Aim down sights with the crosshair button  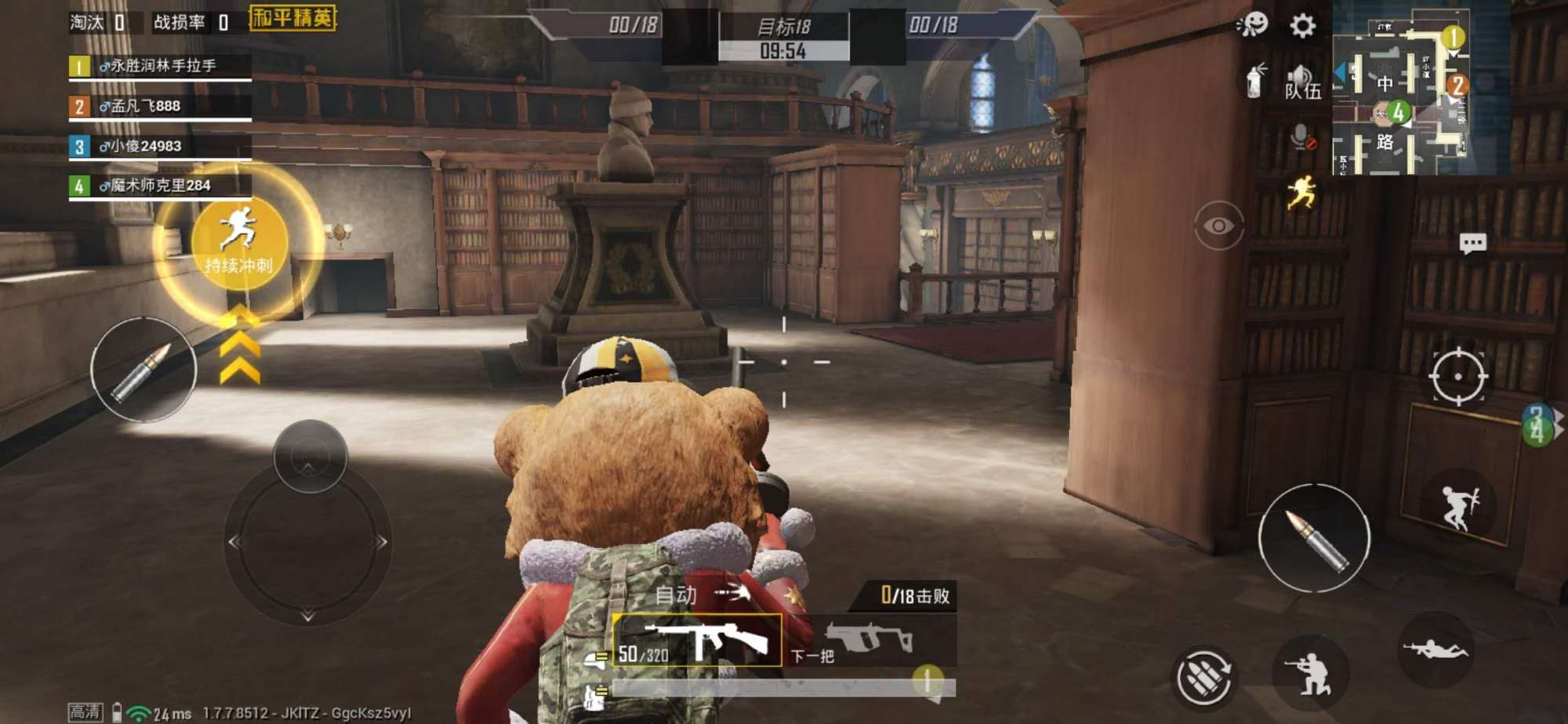tap(1457, 377)
